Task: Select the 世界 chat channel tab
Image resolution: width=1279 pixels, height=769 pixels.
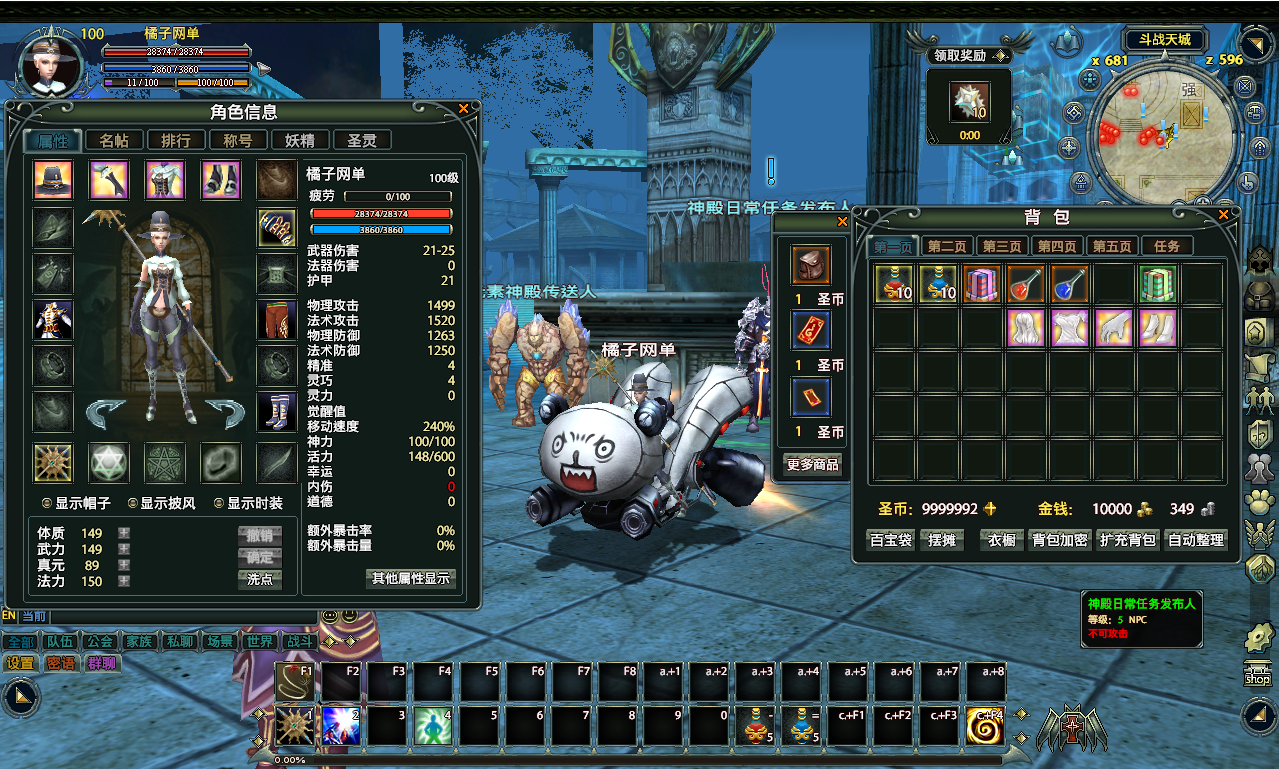Action: click(x=260, y=641)
